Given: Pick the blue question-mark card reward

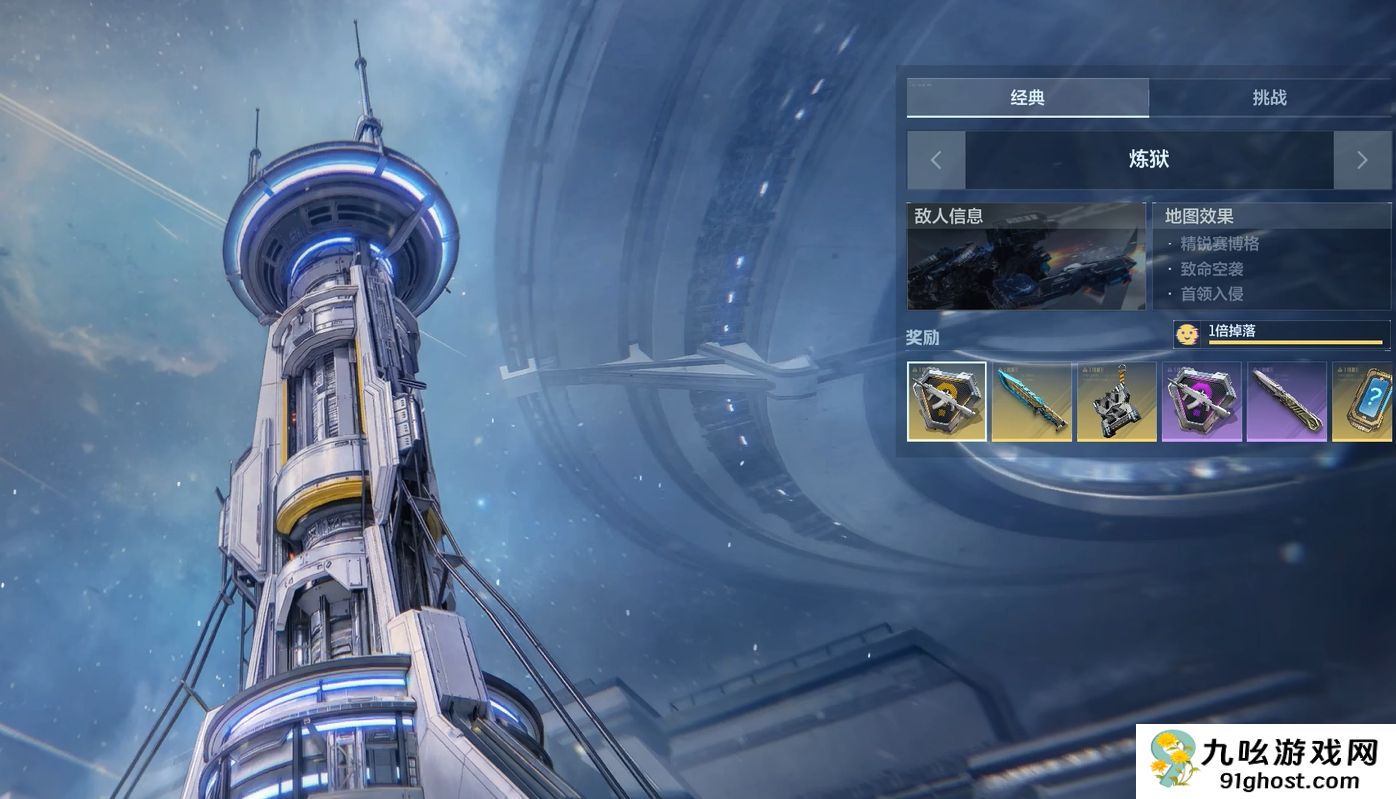Looking at the screenshot, I should click(x=1363, y=401).
